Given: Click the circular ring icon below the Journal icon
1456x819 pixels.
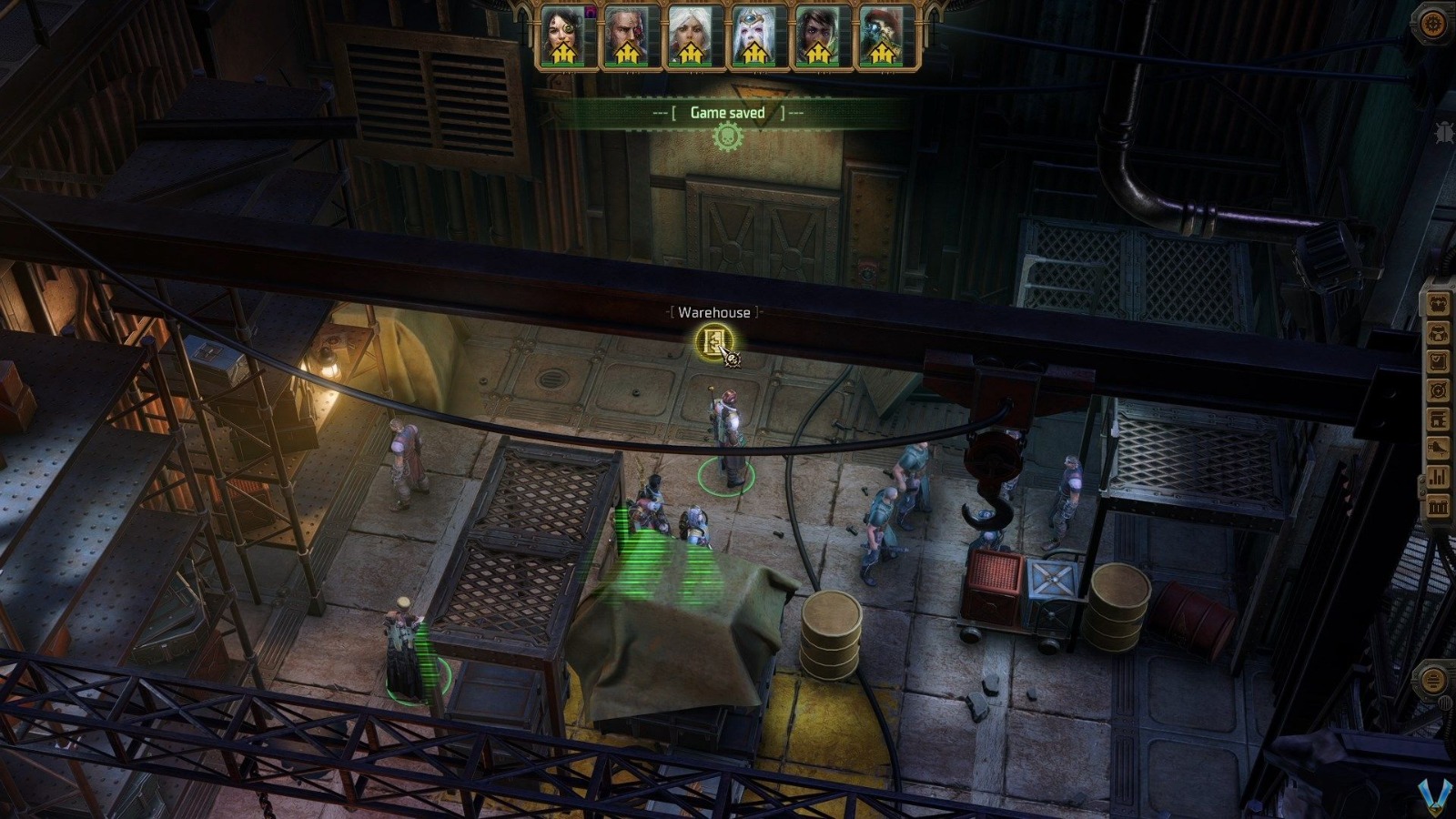Looking at the screenshot, I should pos(1438,390).
